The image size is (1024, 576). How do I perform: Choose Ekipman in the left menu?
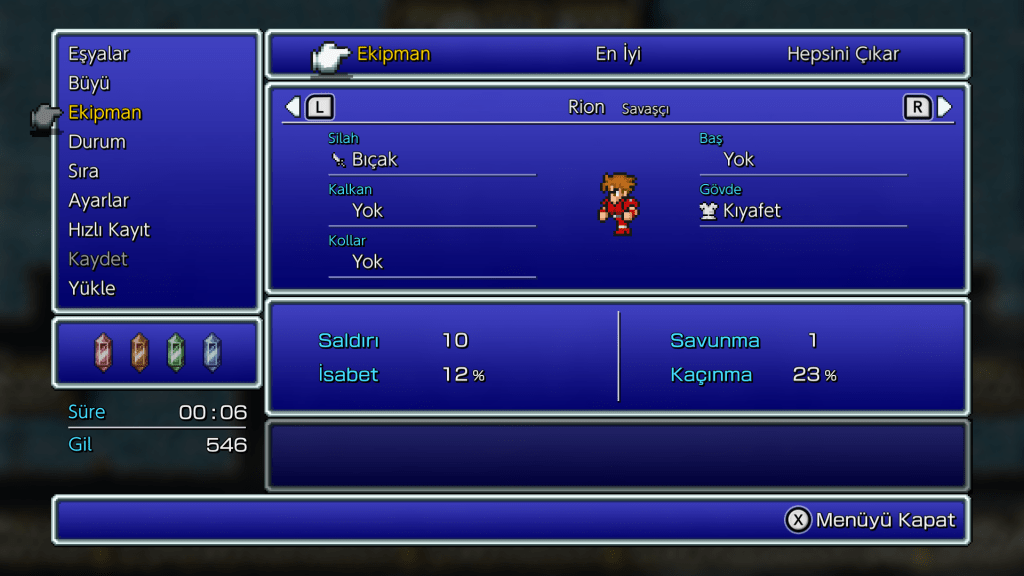click(x=105, y=112)
